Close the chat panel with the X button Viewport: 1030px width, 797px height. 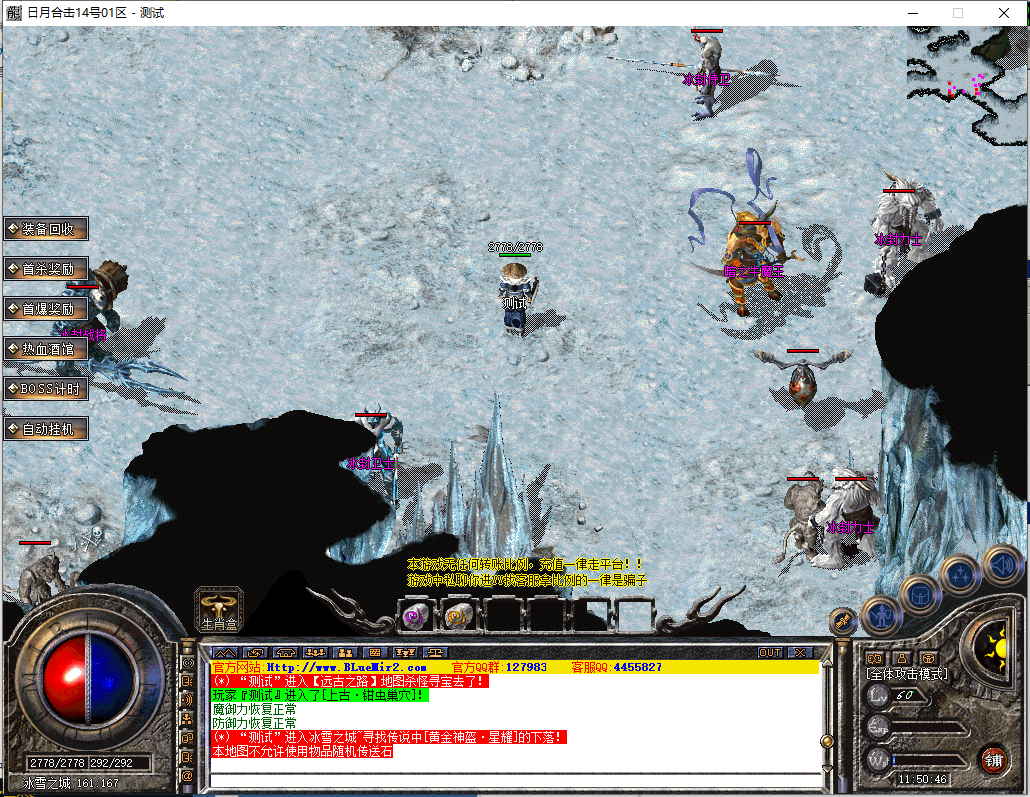[x=799, y=652]
